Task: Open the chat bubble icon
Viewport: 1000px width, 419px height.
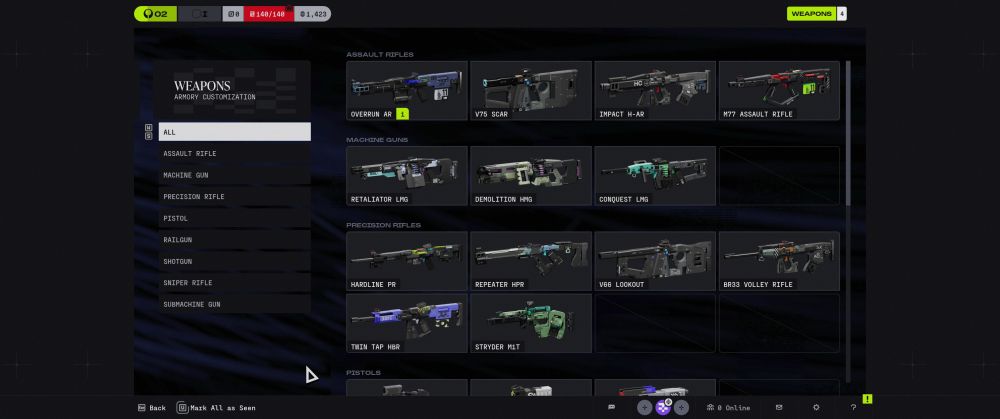Action: (611, 408)
